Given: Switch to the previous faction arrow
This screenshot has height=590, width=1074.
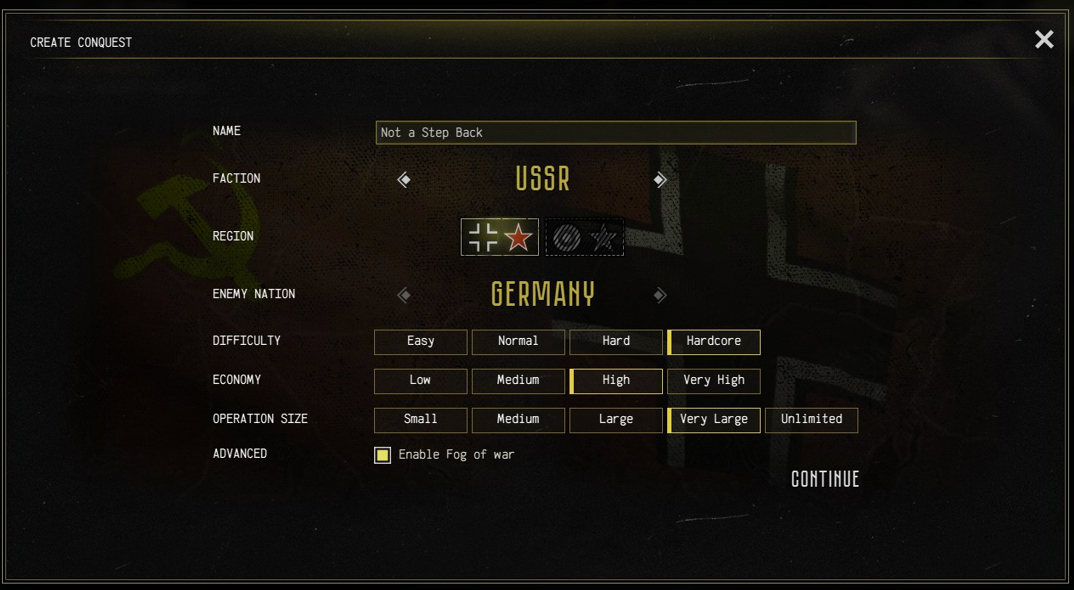Looking at the screenshot, I should click(404, 180).
